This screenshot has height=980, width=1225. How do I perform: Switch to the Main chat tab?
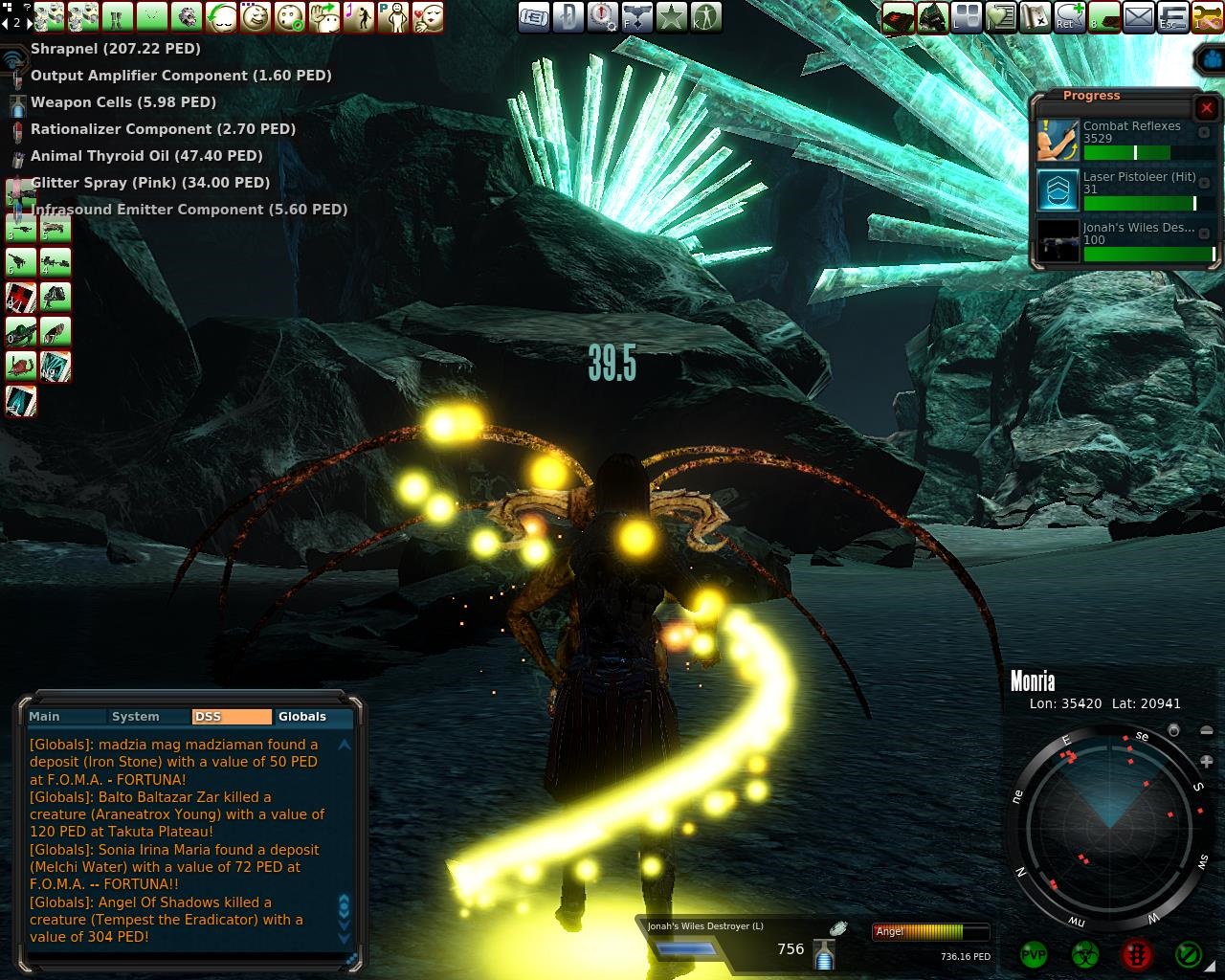click(45, 716)
